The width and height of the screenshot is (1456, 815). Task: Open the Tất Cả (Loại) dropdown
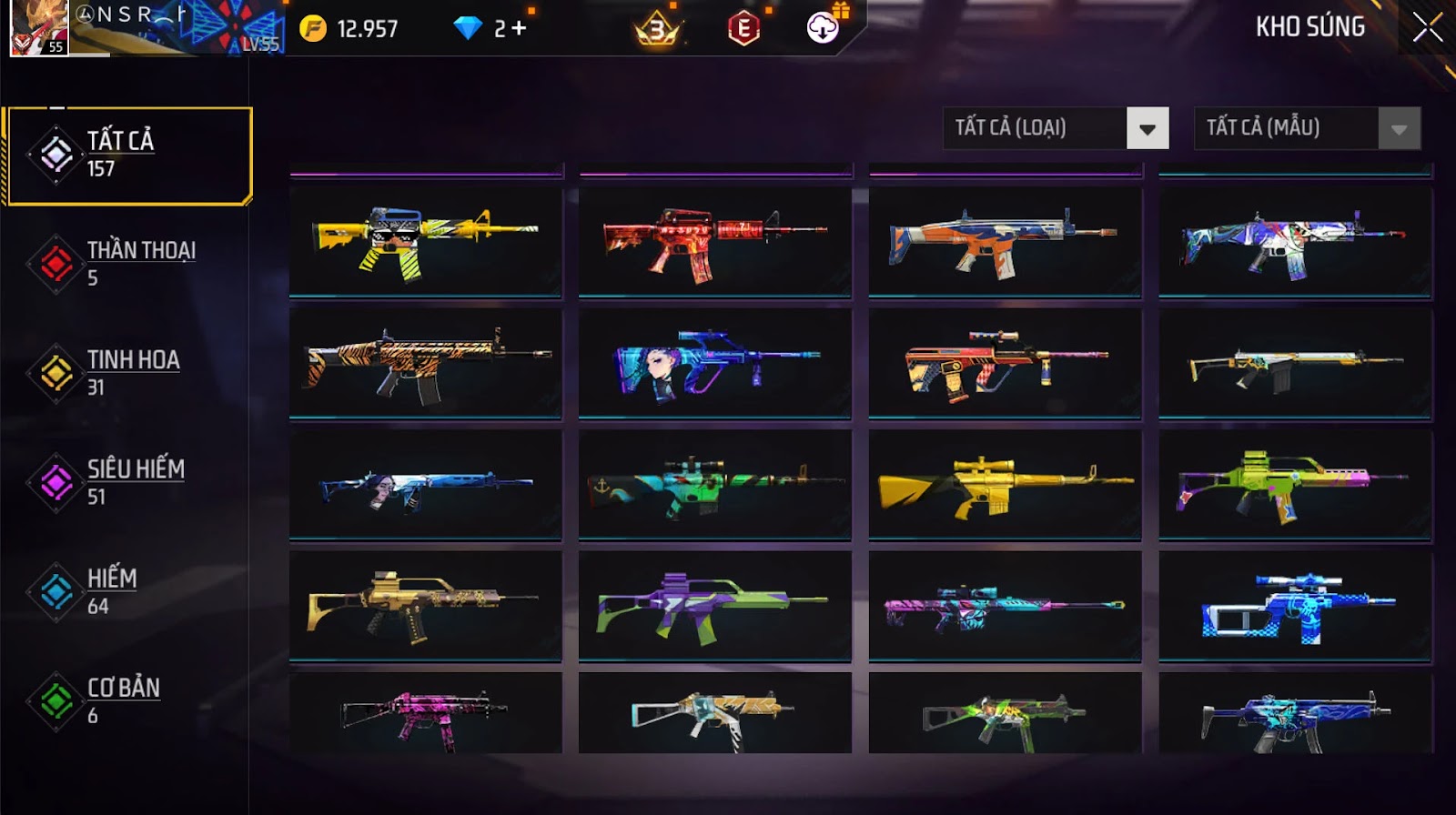pyautogui.click(x=1147, y=128)
